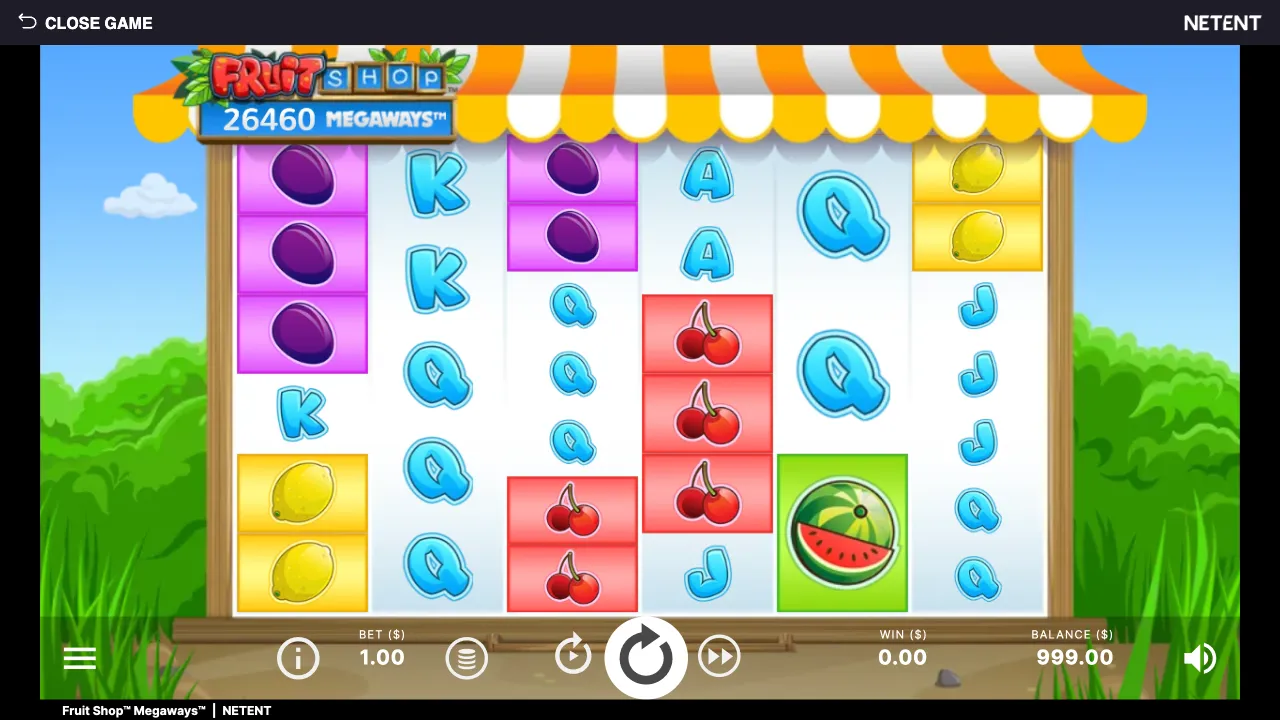The width and height of the screenshot is (1280, 720).
Task: Activate fast play mode
Action: coord(720,657)
